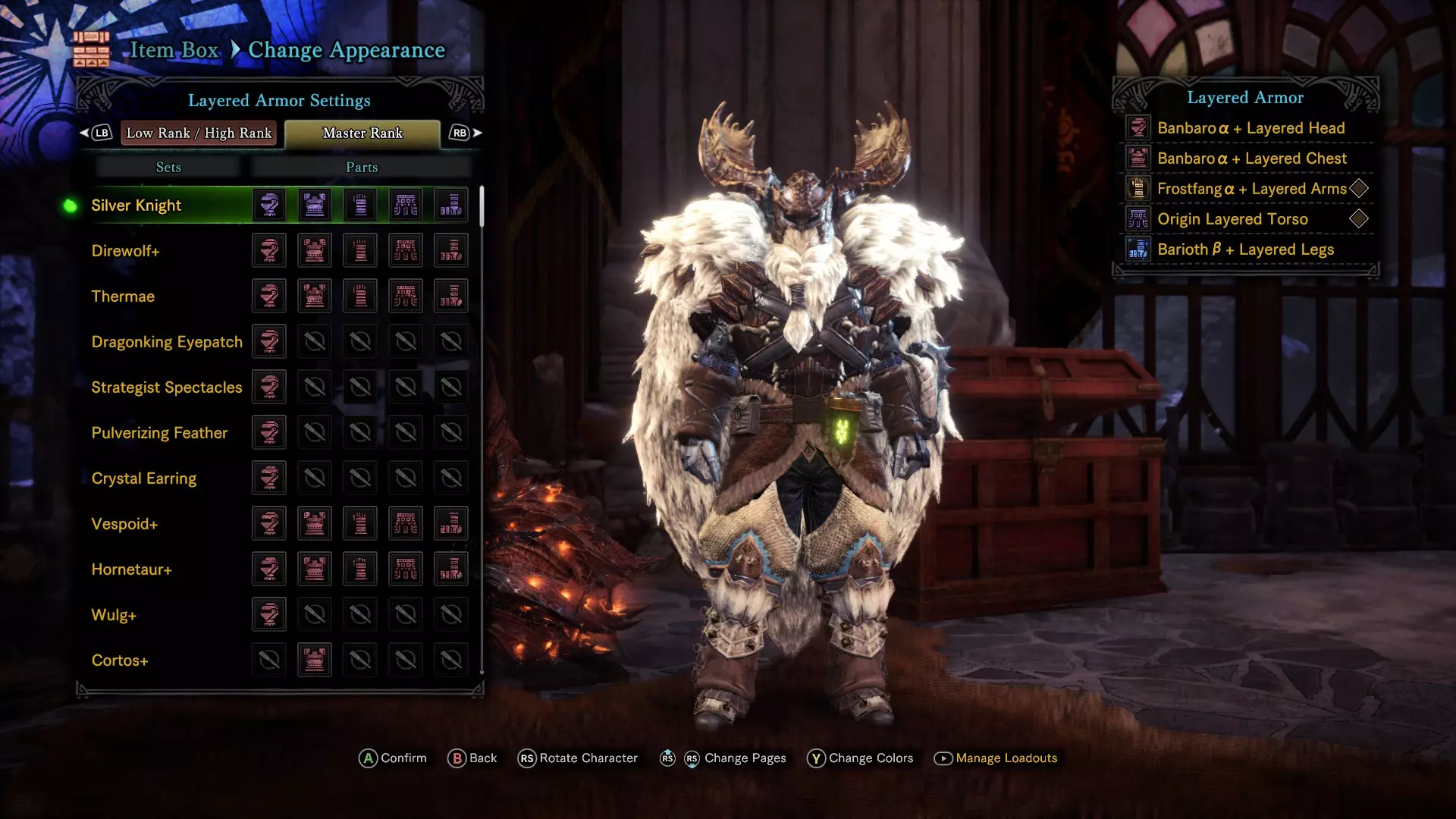Screen dimensions: 1456x819
Task: Choose the Vespoid+ layered set
Action: (124, 524)
